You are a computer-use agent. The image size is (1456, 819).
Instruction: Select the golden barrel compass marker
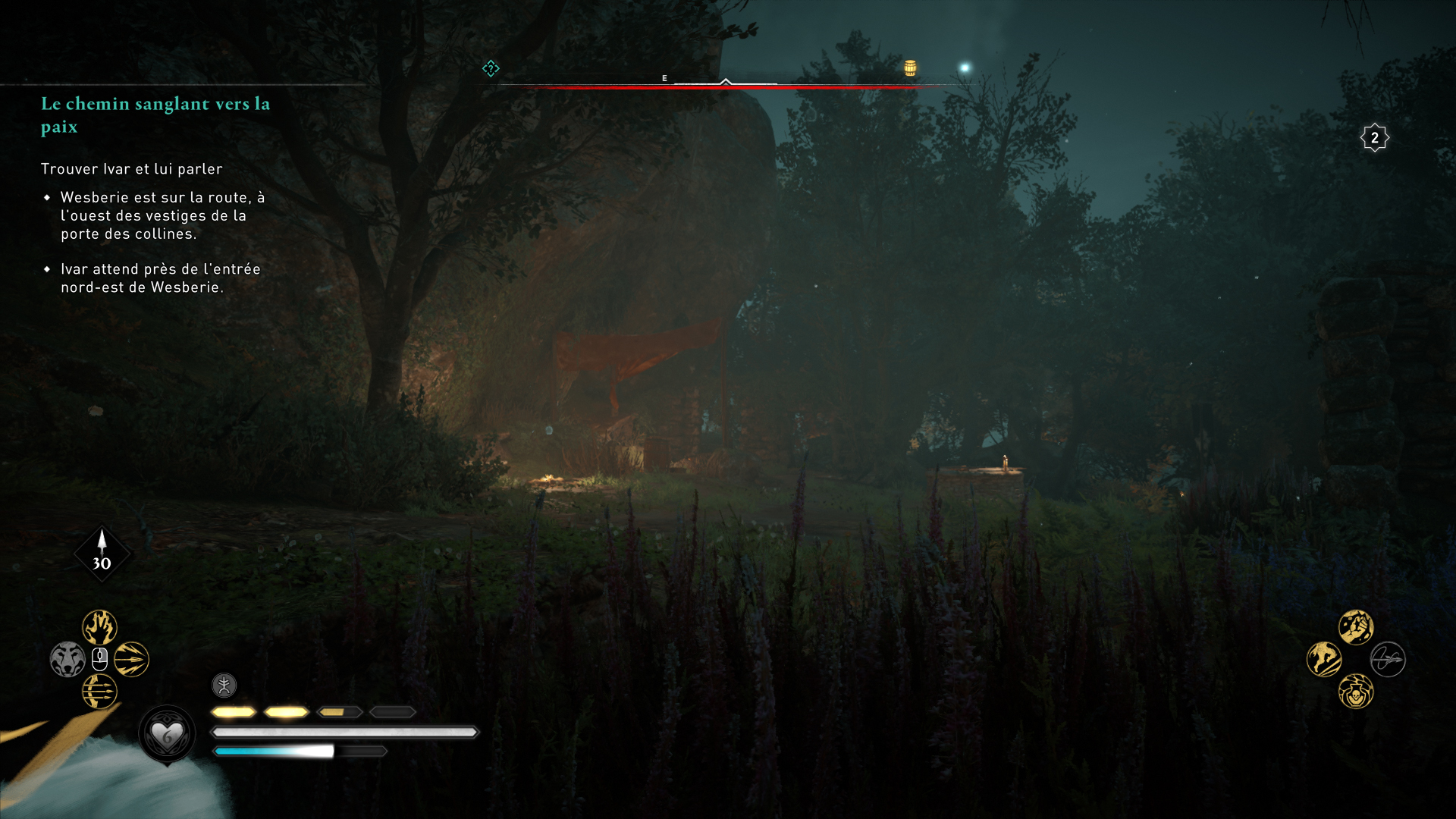coord(910,68)
